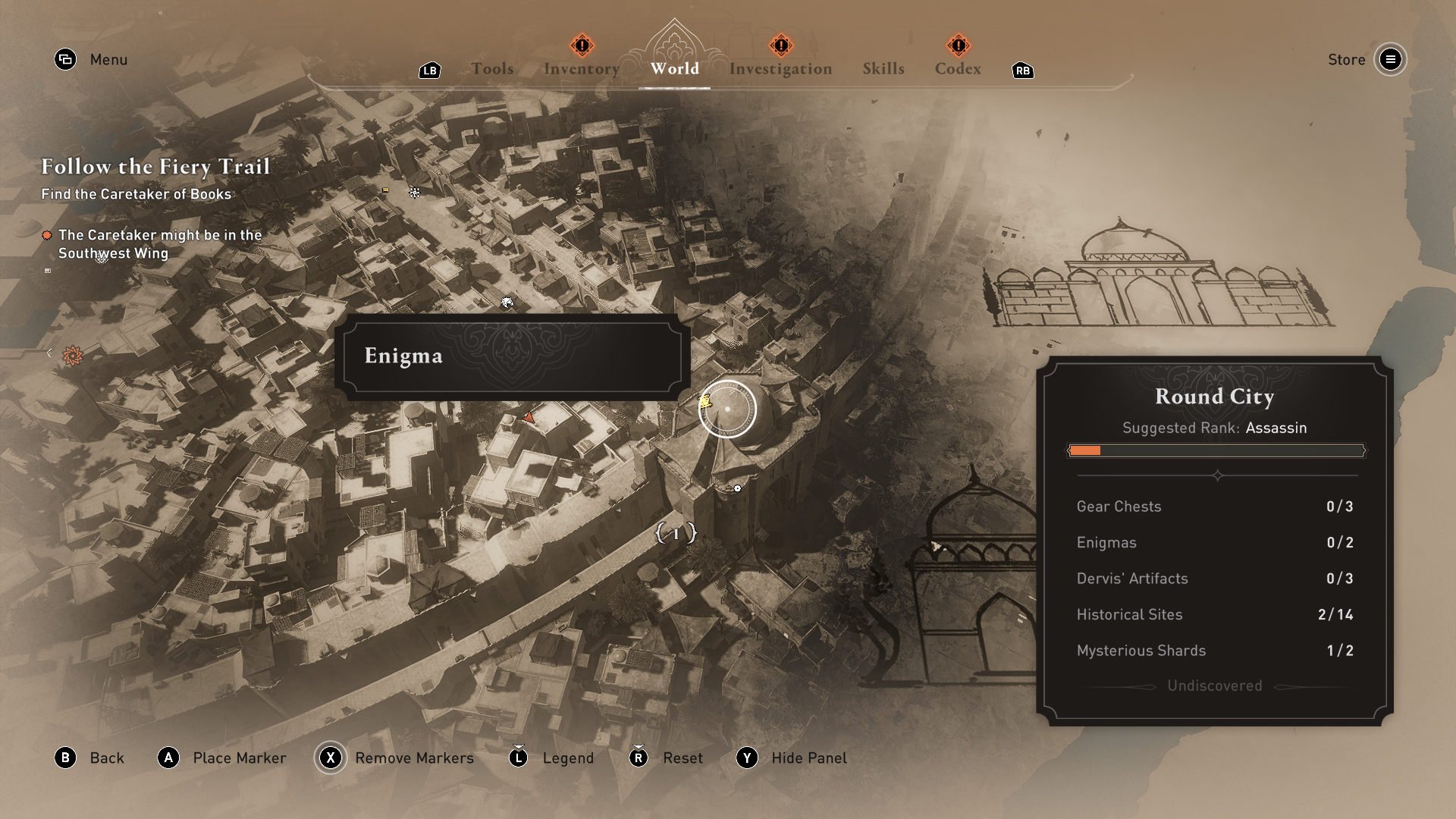The width and height of the screenshot is (1456, 819).
Task: Open the Skills tab
Action: (883, 69)
